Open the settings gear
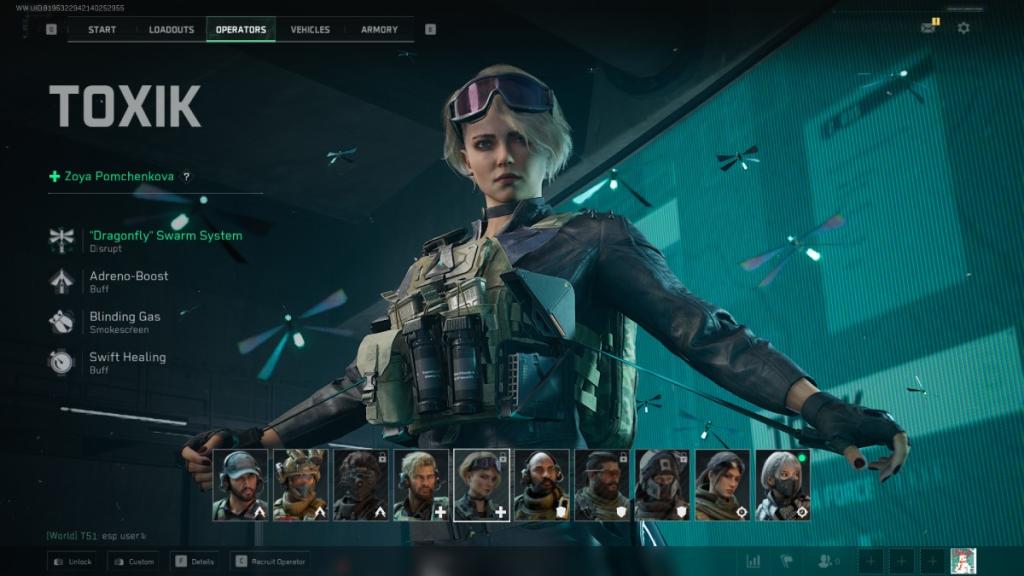The height and width of the screenshot is (576, 1024). (963, 28)
